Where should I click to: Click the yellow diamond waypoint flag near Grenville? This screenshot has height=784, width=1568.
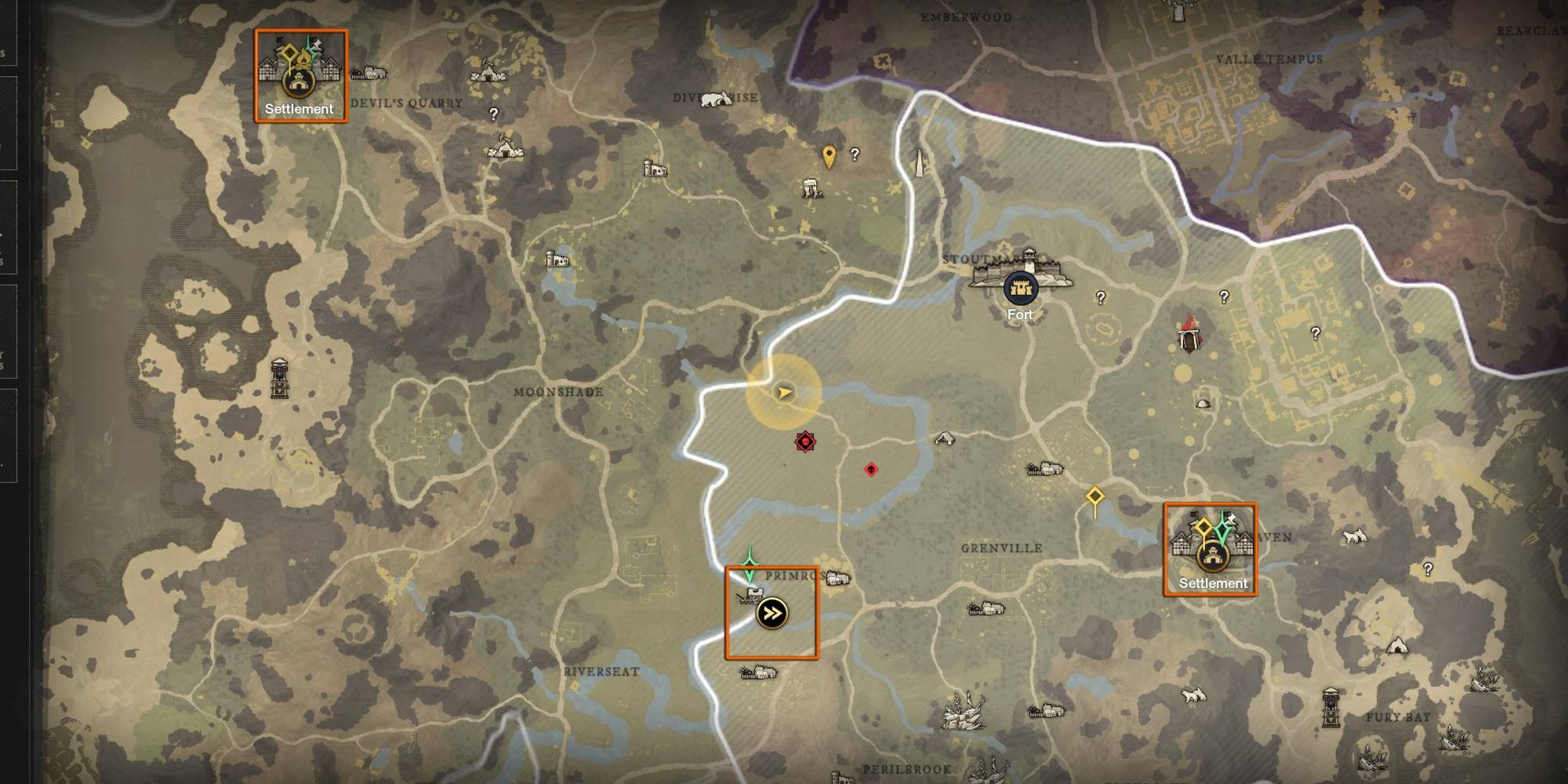tap(1094, 494)
